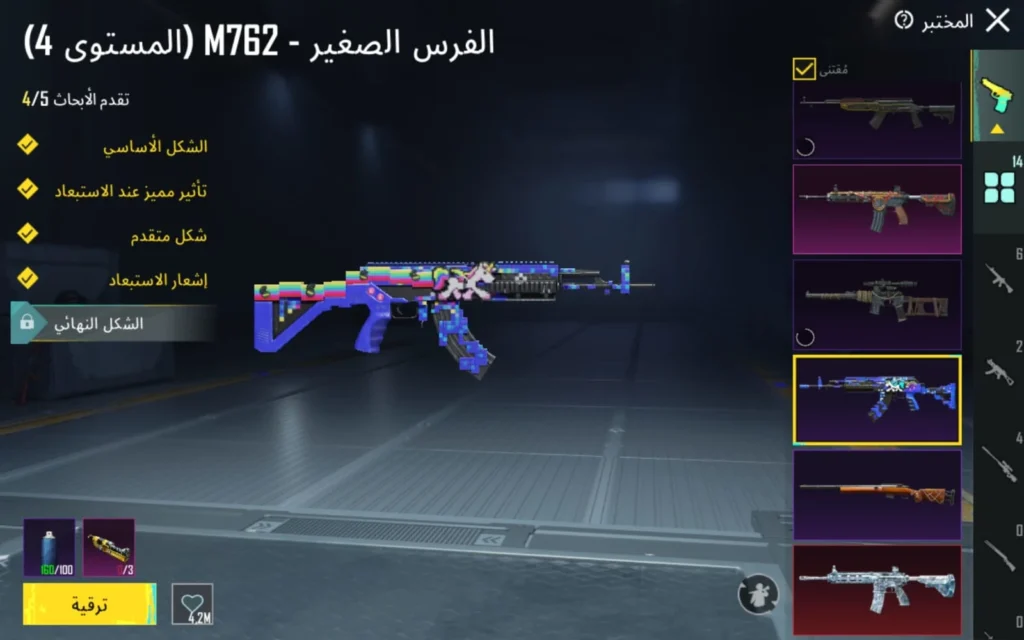The height and width of the screenshot is (640, 1024).
Task: Open the assault rifle category tab
Action: point(999,278)
